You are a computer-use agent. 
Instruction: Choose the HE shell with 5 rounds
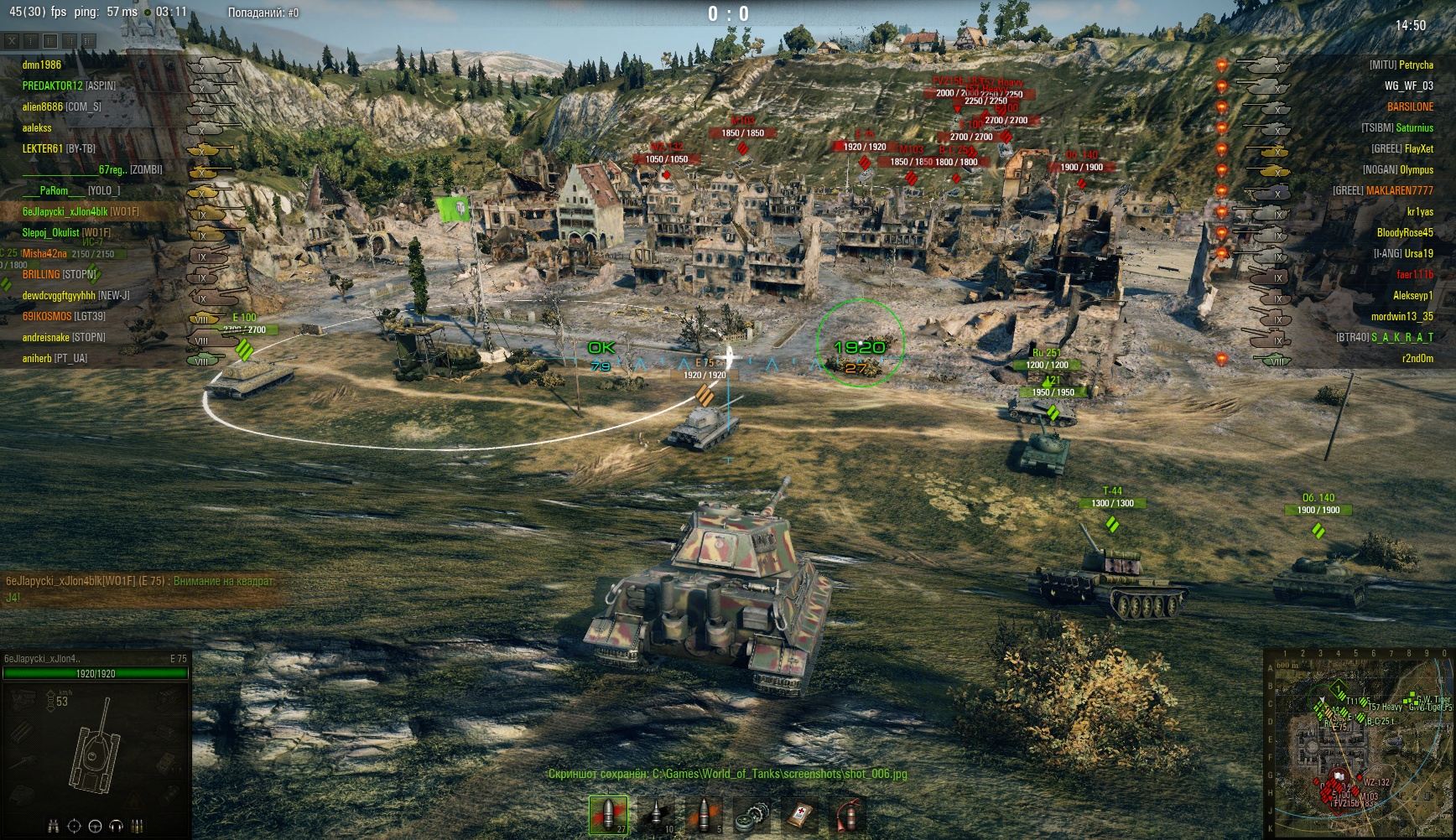pos(705,815)
